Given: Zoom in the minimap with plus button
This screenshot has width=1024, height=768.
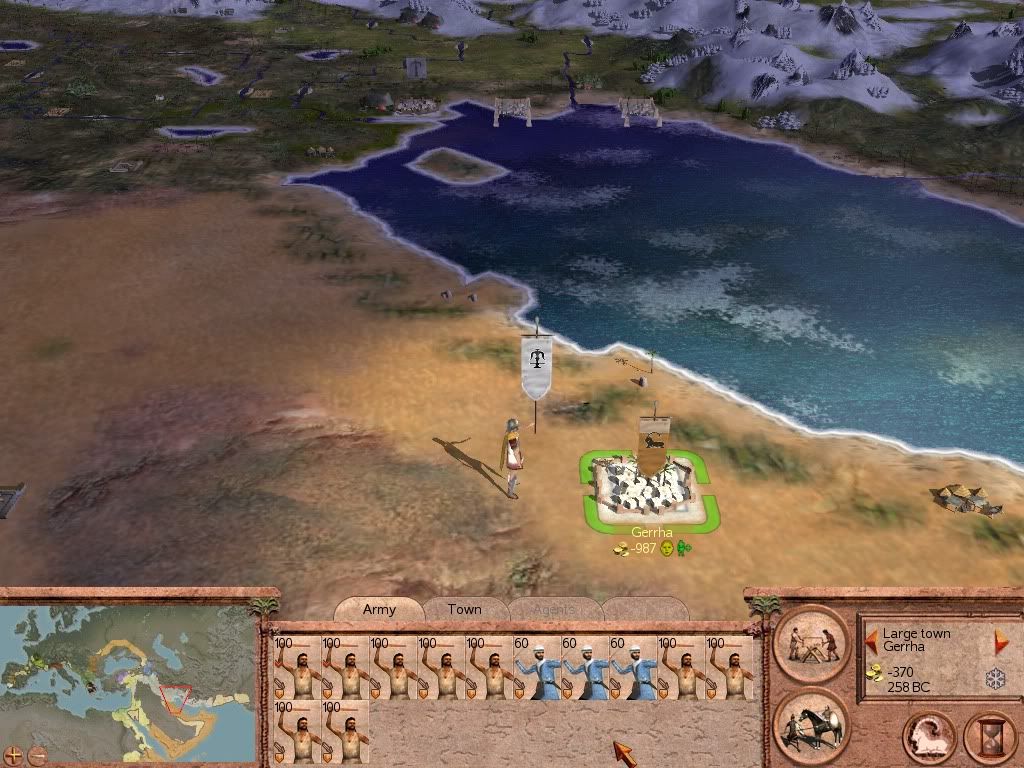Looking at the screenshot, I should pos(13,754).
